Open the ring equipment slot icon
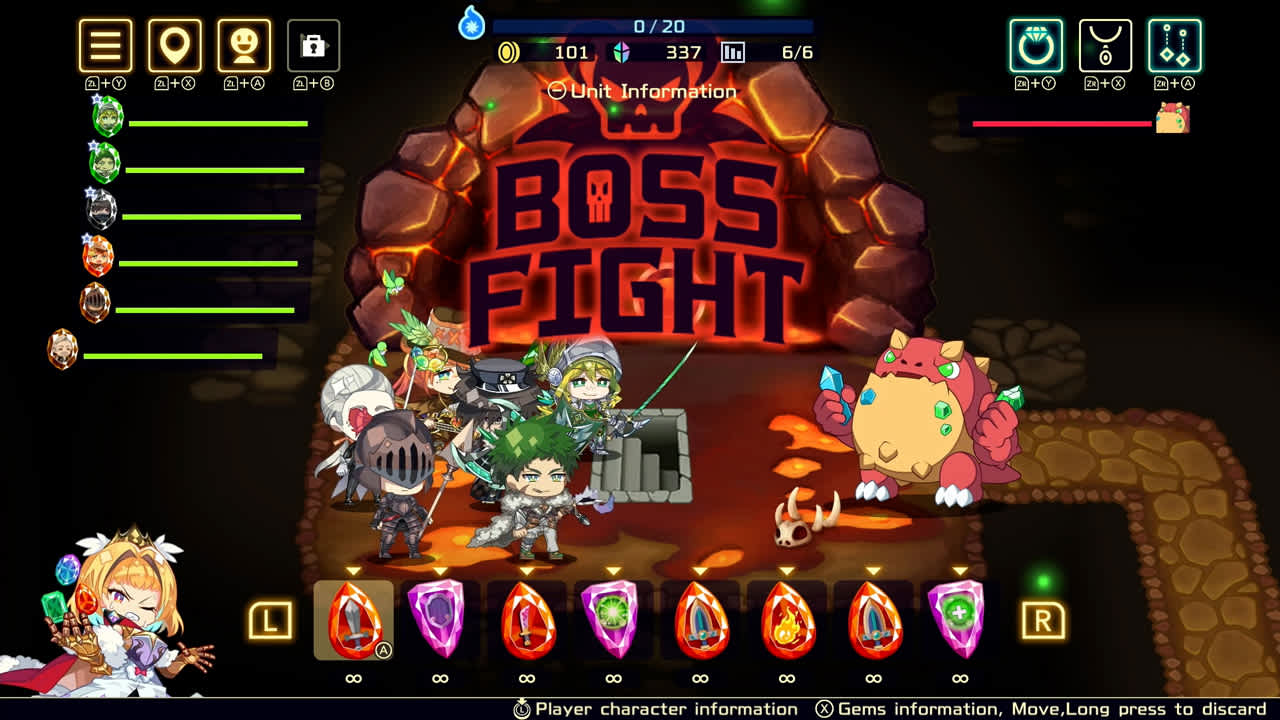Image resolution: width=1280 pixels, height=720 pixels. tap(1035, 46)
